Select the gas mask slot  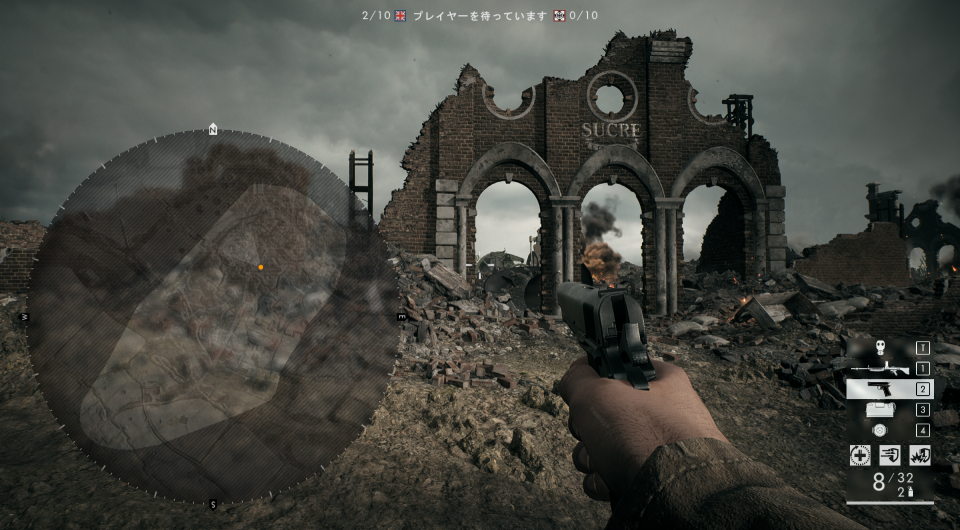tap(879, 349)
